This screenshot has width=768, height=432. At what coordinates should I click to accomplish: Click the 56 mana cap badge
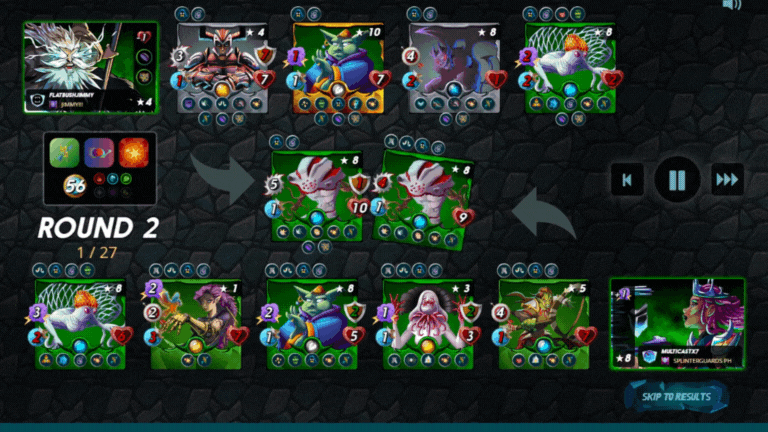click(75, 185)
